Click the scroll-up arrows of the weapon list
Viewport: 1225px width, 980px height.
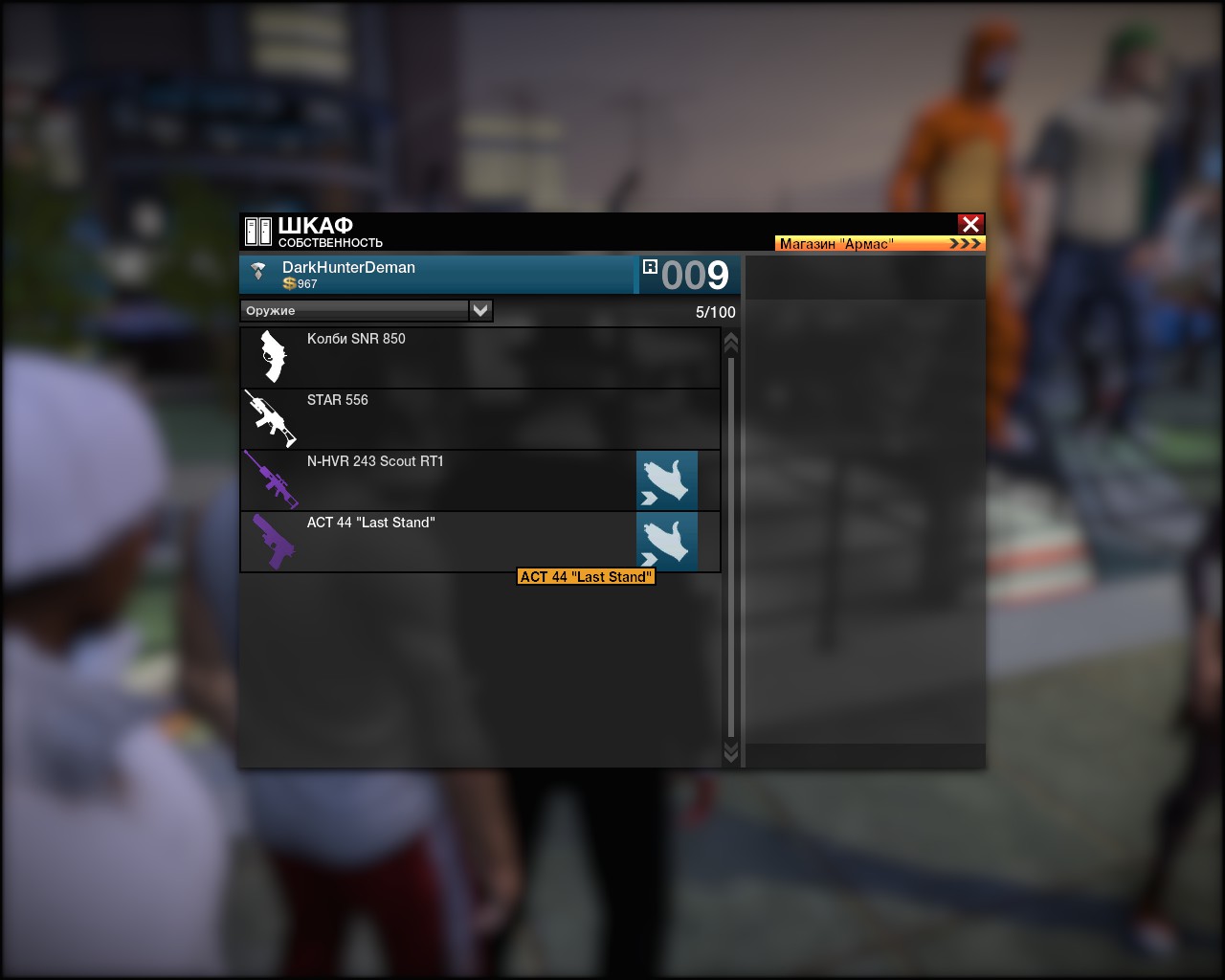point(731,342)
